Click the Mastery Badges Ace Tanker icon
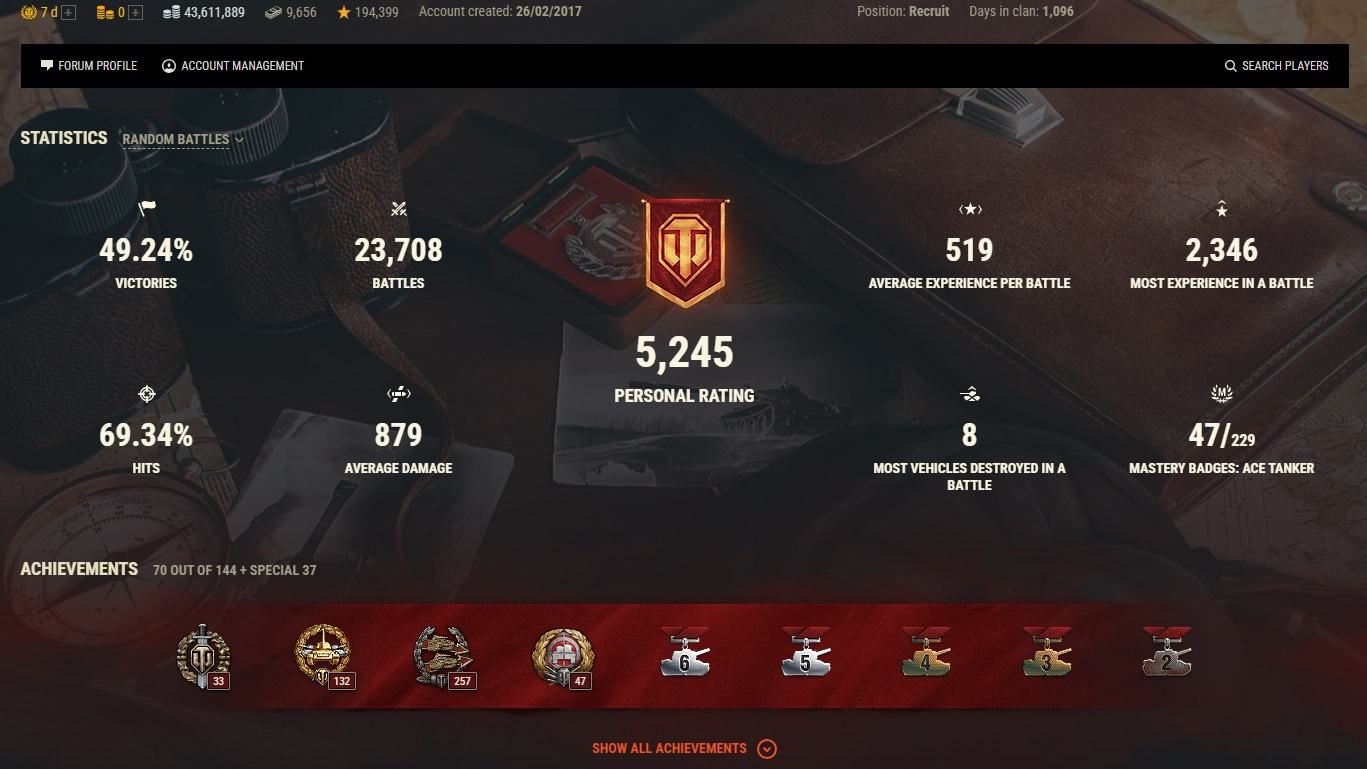Screen dimensions: 1367x769 click(x=1221, y=394)
